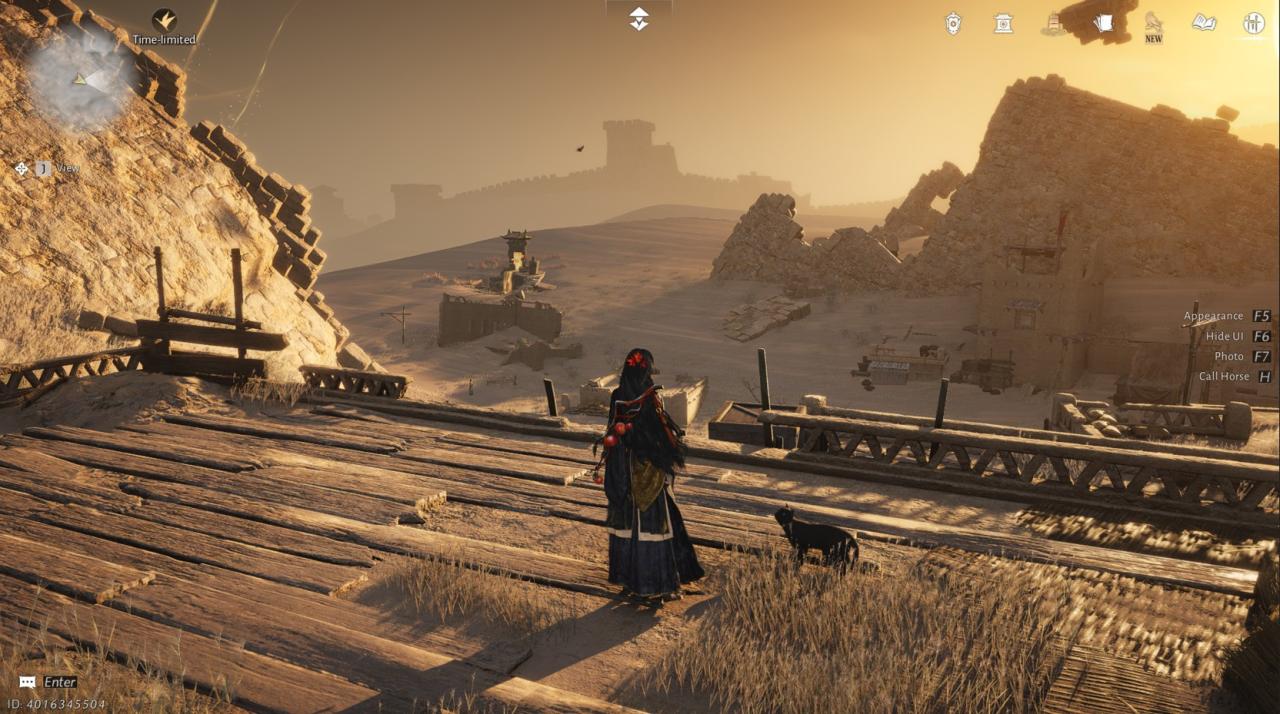Open the shrine building icon menu
1280x714 pixels.
(x=1003, y=24)
